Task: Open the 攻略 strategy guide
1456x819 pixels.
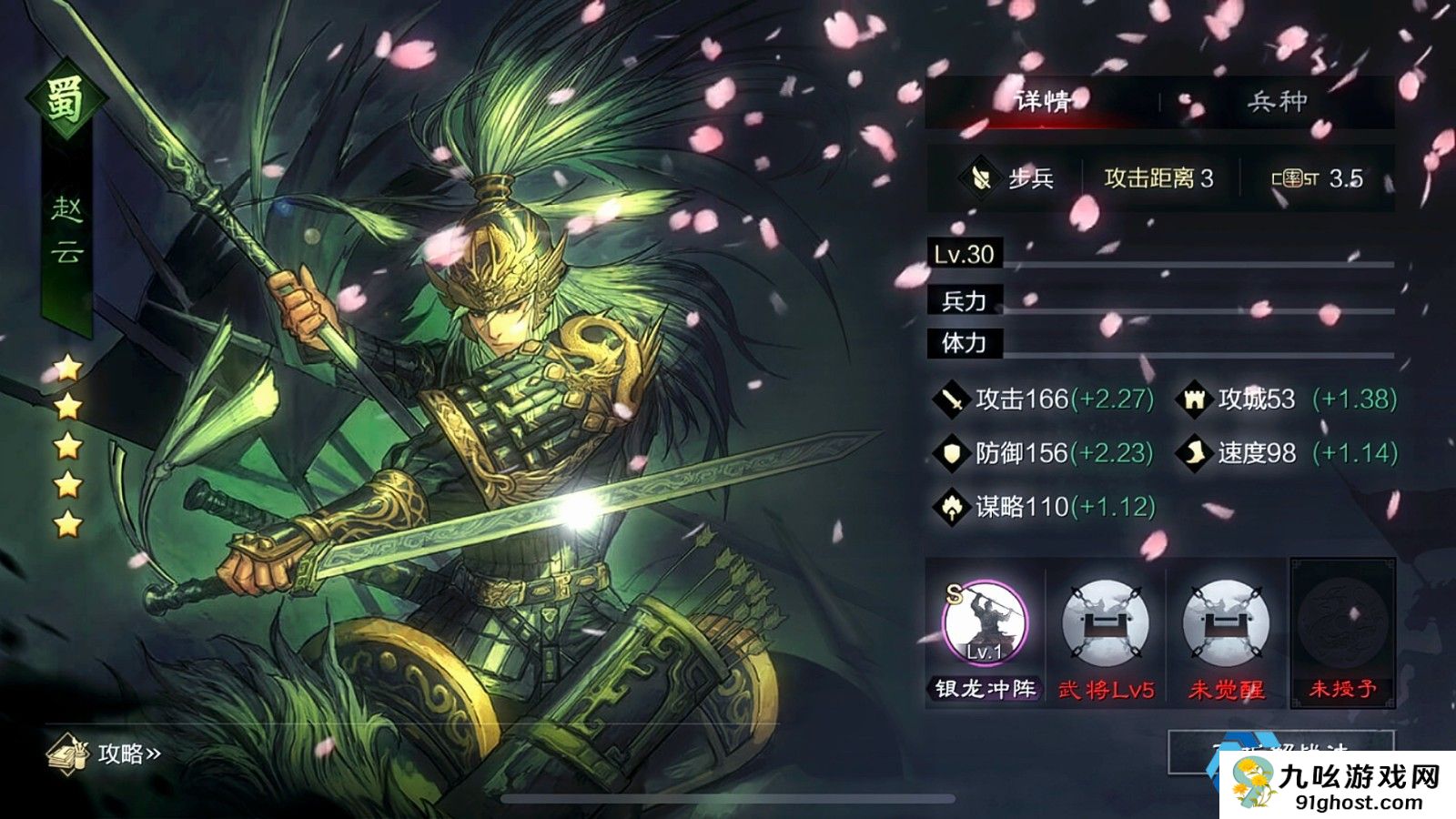Action: point(106,753)
